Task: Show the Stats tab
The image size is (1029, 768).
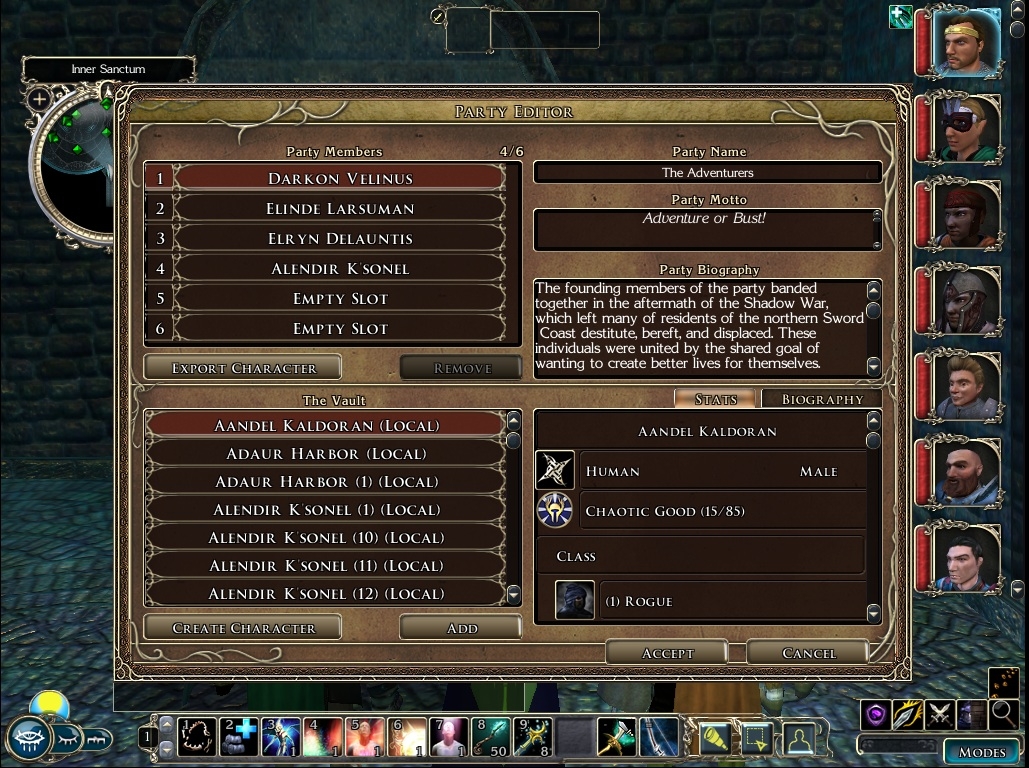Action: tap(716, 399)
